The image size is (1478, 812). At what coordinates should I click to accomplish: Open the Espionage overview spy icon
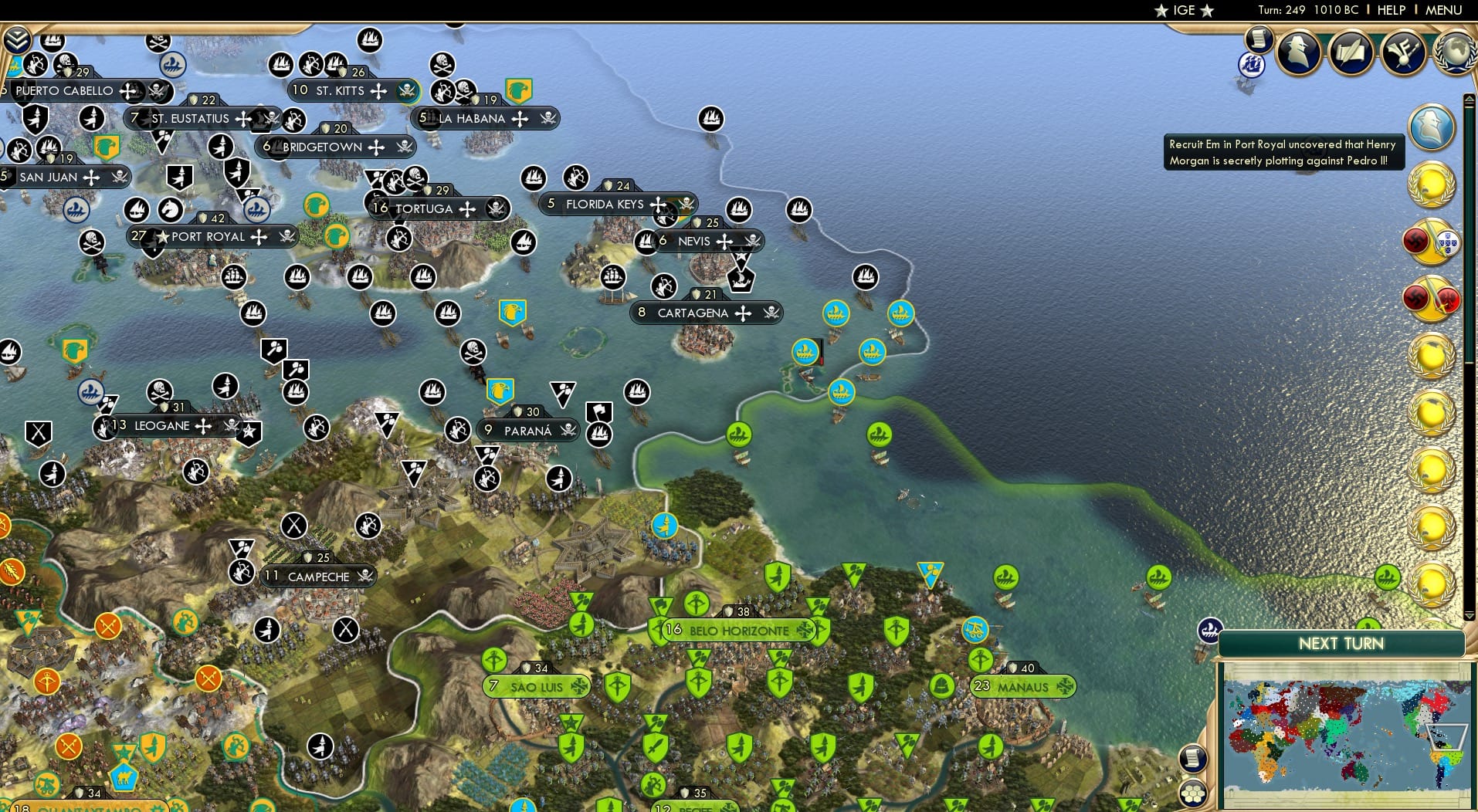(1300, 52)
